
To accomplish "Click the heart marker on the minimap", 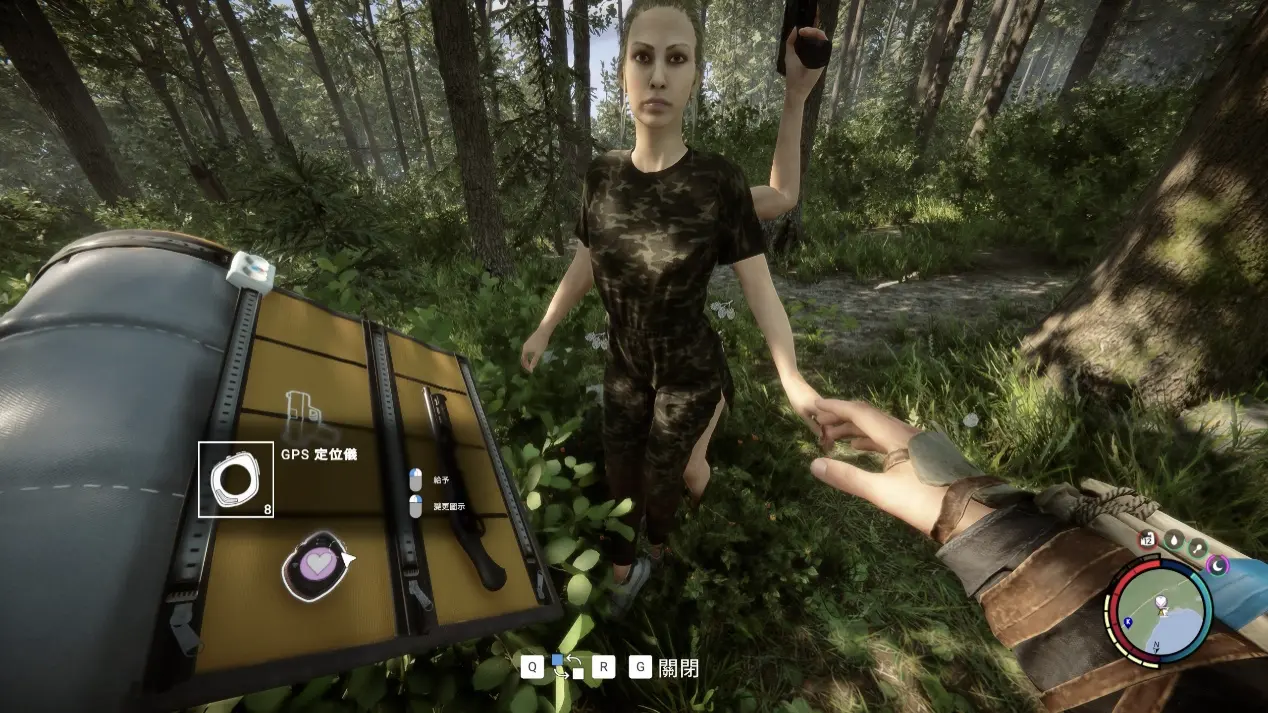I will [1161, 603].
